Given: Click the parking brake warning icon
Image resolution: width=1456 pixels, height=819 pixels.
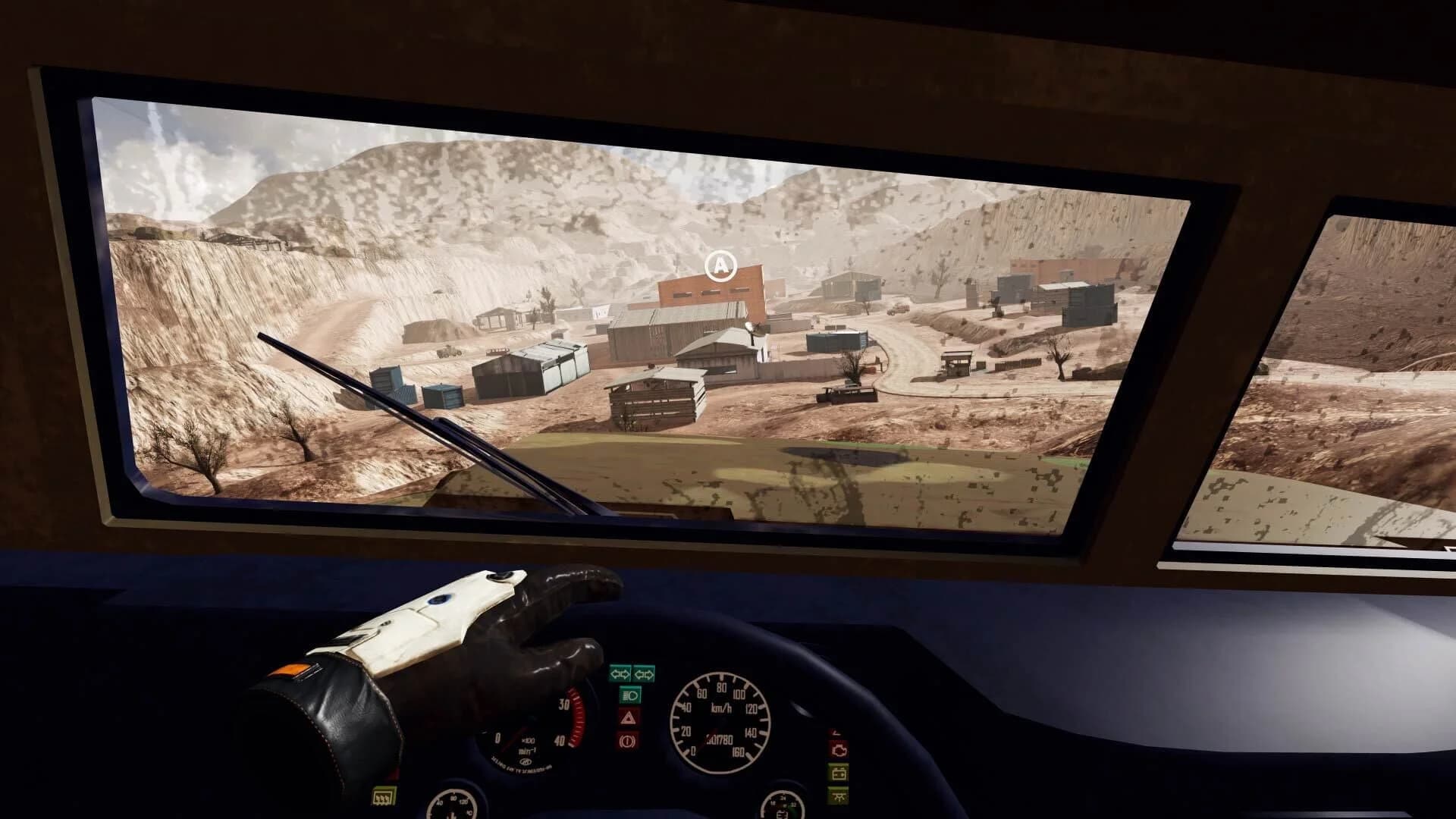Looking at the screenshot, I should 627,742.
